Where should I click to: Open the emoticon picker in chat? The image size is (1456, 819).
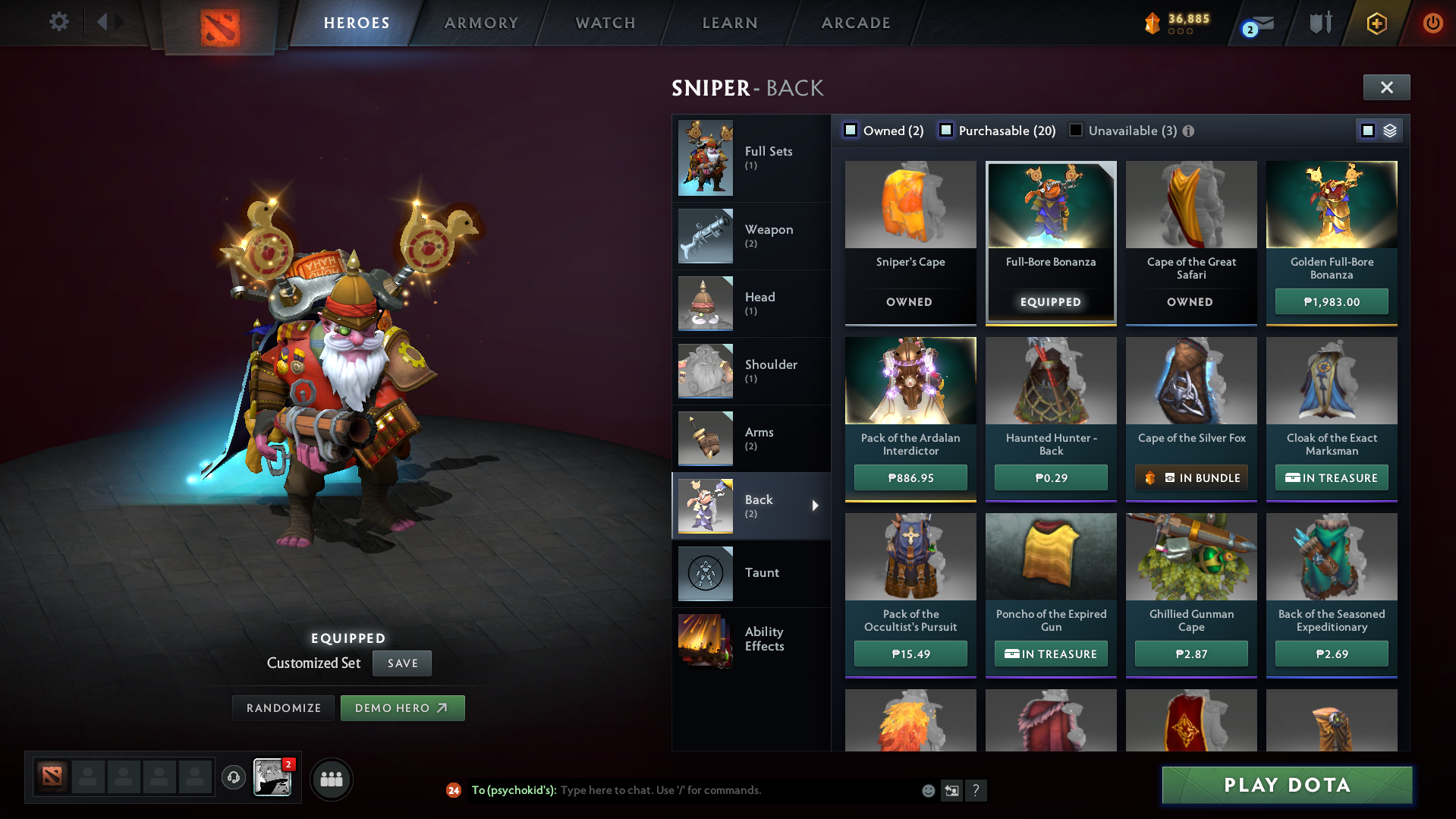coord(927,790)
